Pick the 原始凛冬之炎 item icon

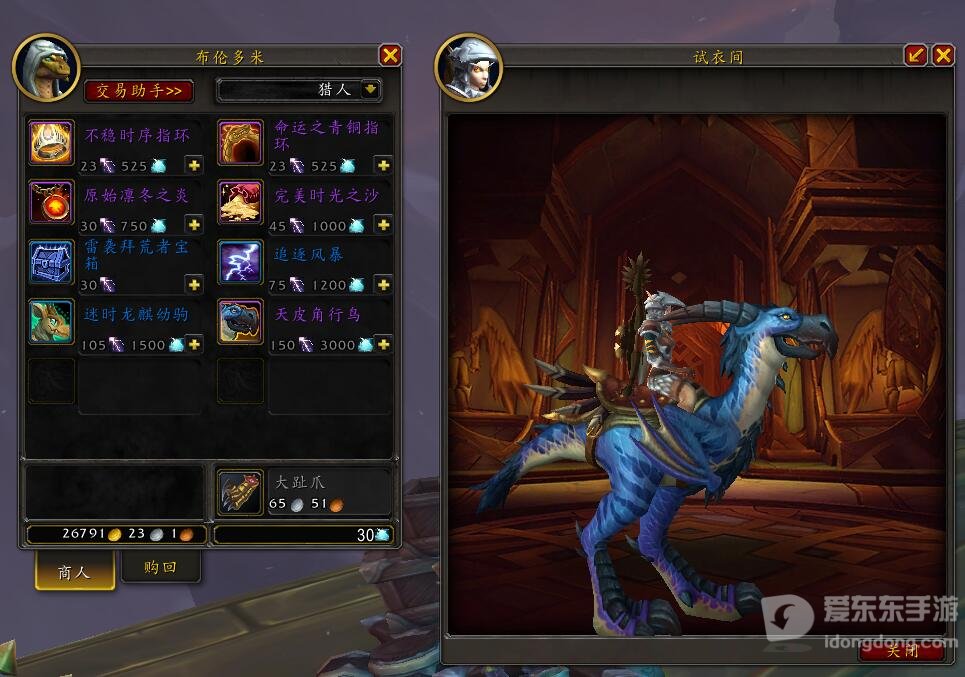click(52, 203)
